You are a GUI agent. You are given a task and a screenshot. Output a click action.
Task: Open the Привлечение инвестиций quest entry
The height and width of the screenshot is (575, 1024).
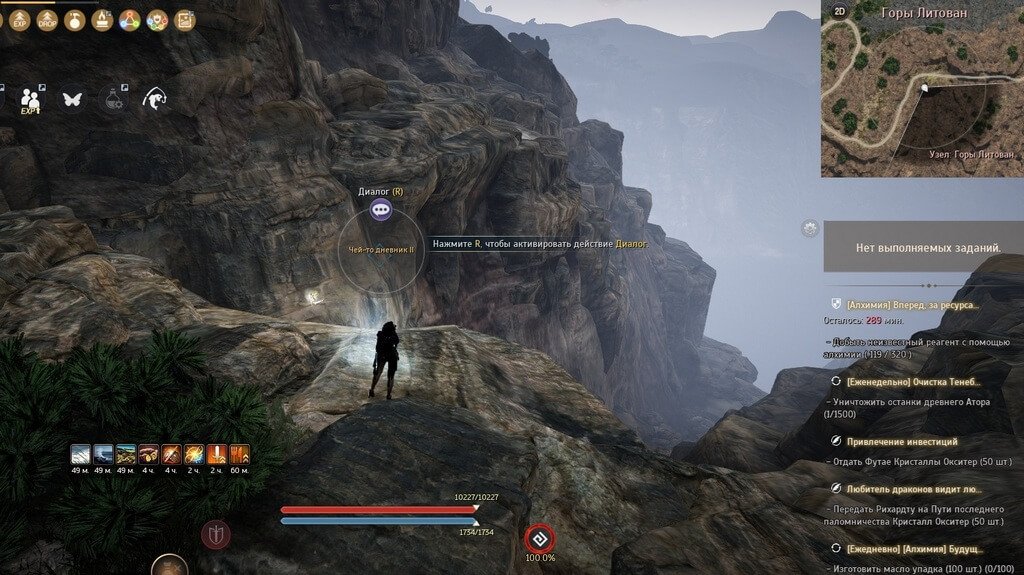click(x=901, y=441)
